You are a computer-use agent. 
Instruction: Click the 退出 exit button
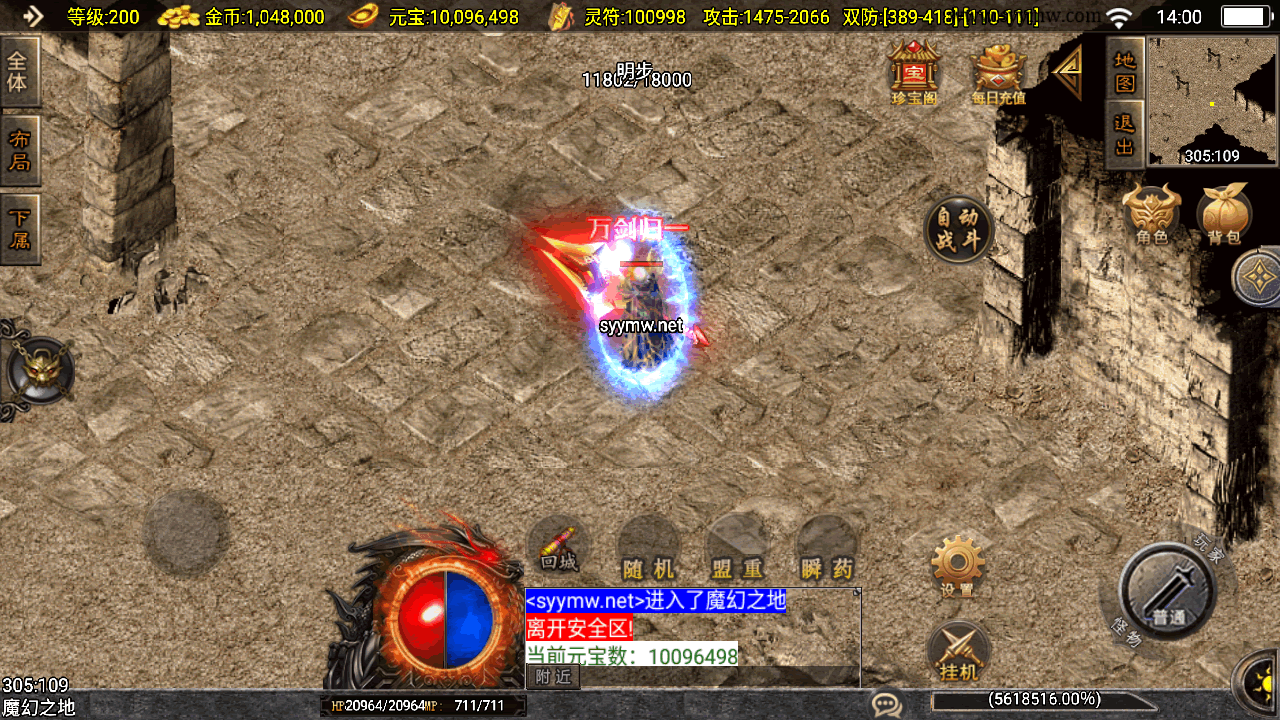(1125, 135)
